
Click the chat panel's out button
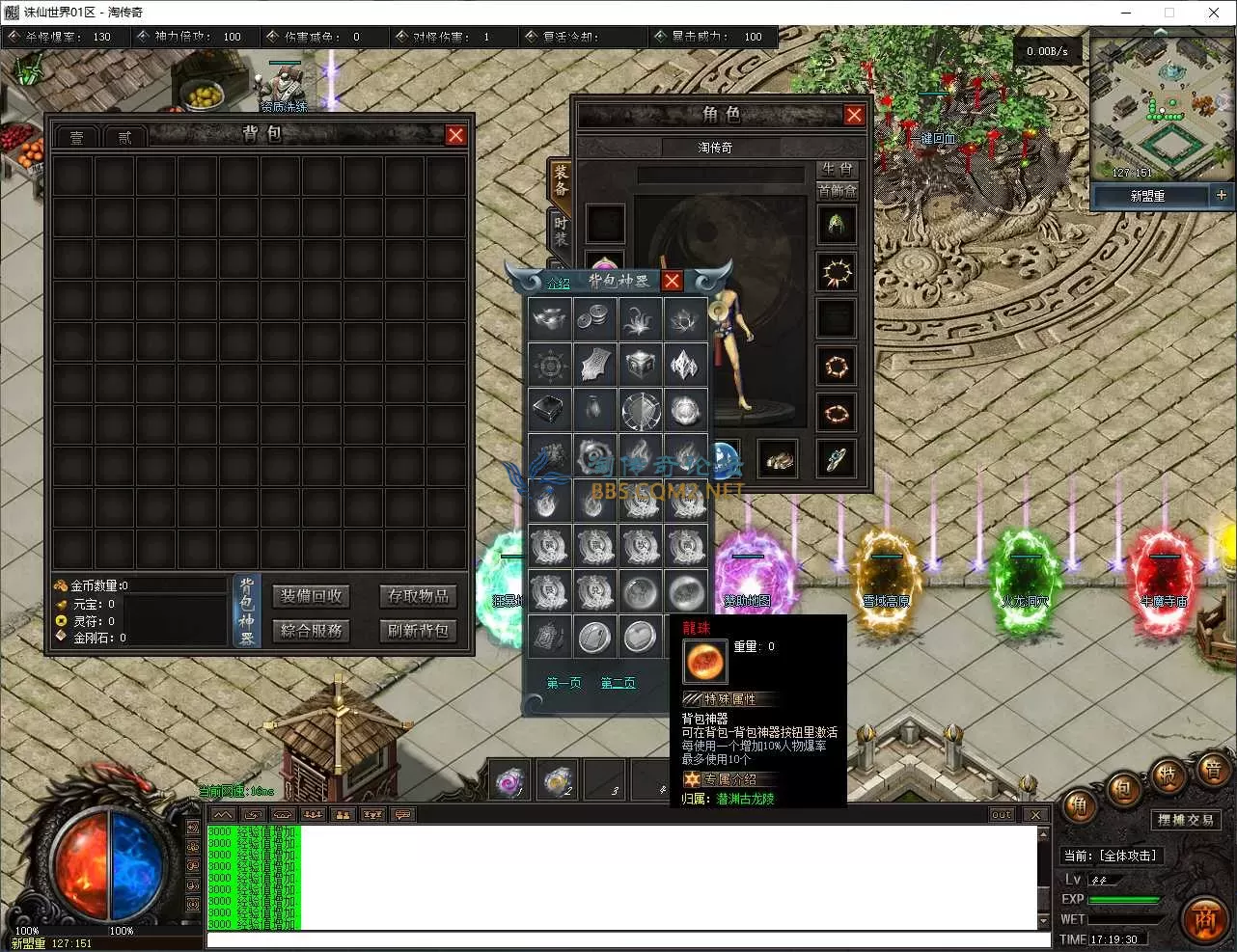pyautogui.click(x=1002, y=815)
